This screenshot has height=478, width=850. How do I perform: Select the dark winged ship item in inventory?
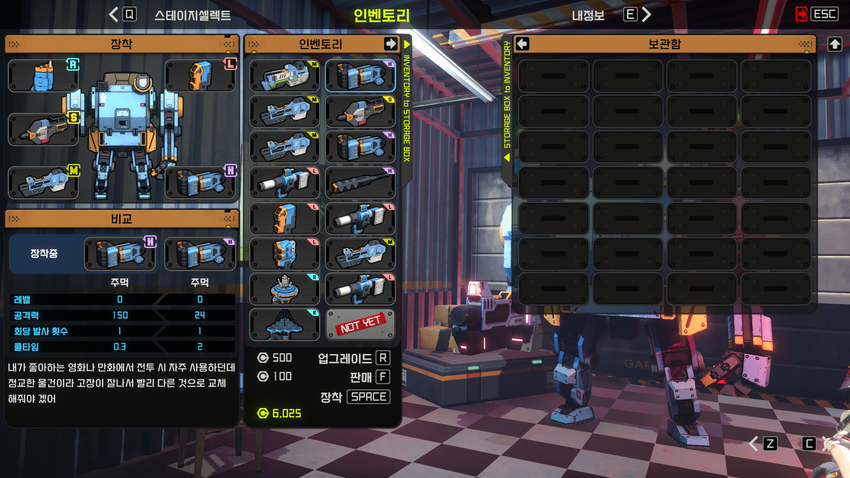(284, 325)
